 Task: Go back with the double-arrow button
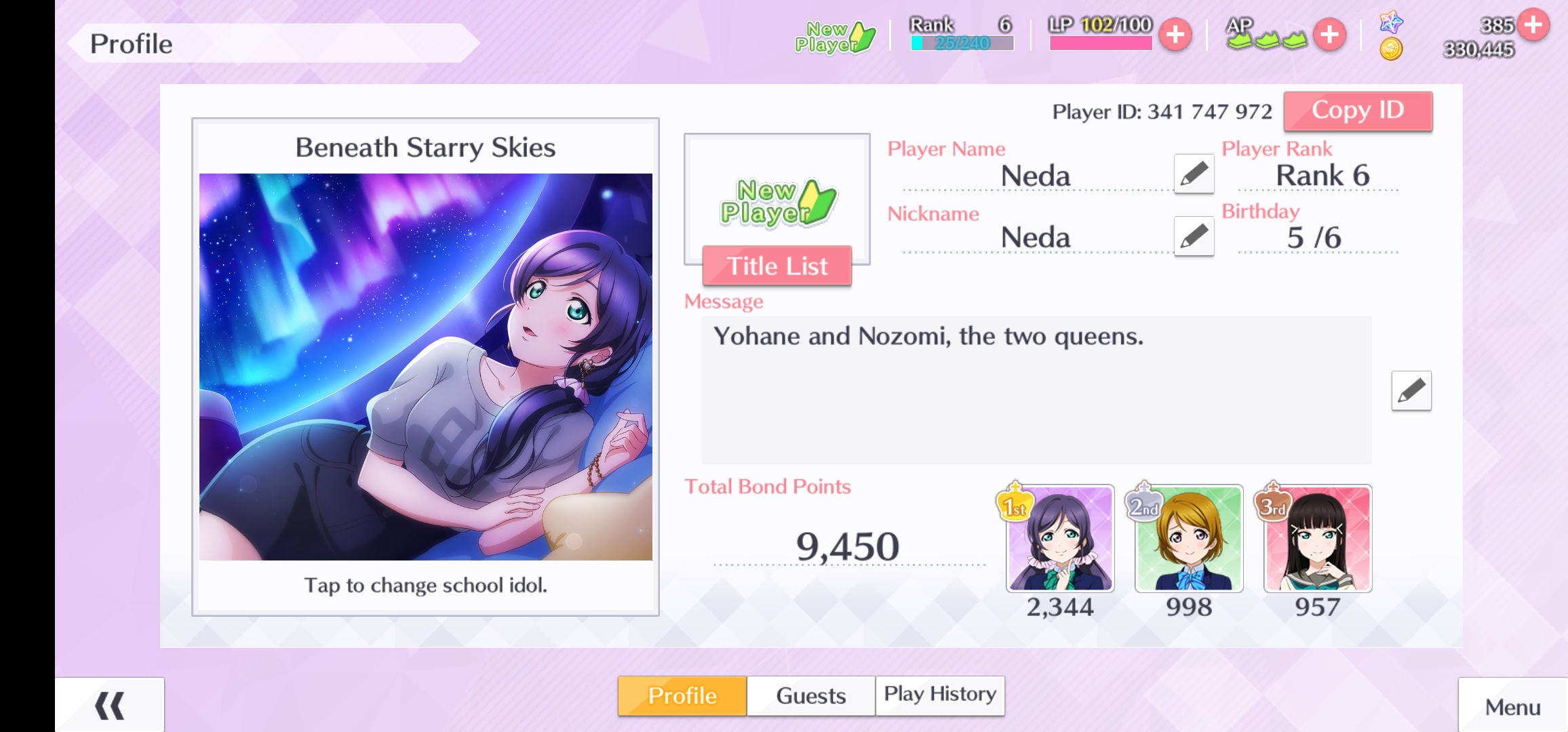110,705
